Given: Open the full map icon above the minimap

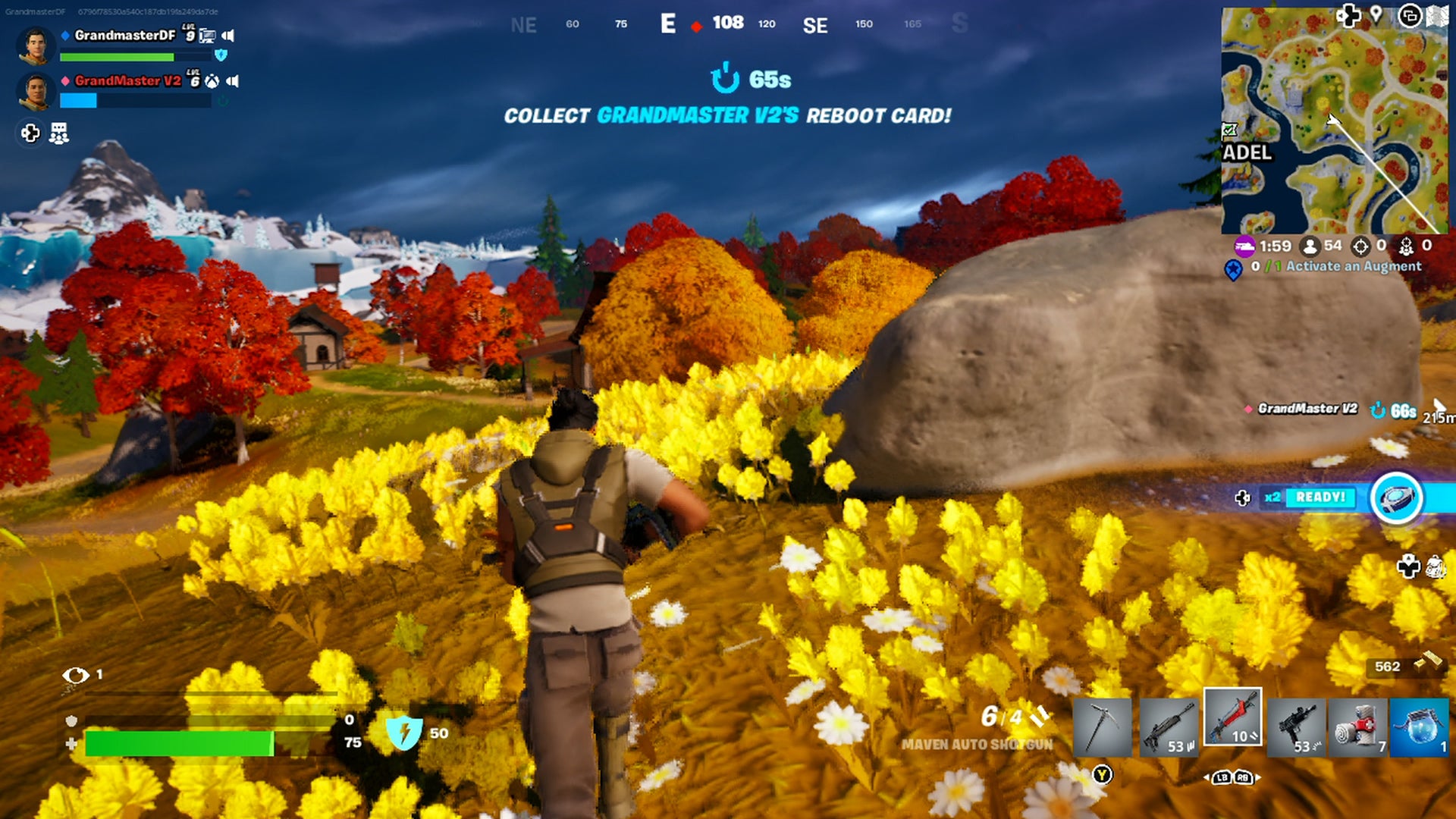Looking at the screenshot, I should click(x=1438, y=15).
